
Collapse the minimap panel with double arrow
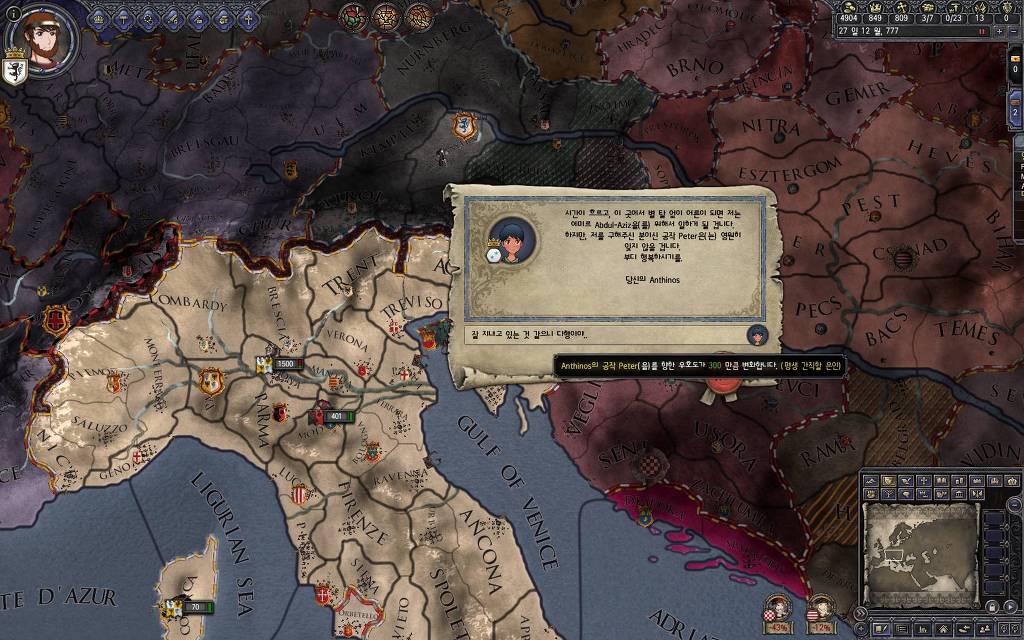point(859,613)
